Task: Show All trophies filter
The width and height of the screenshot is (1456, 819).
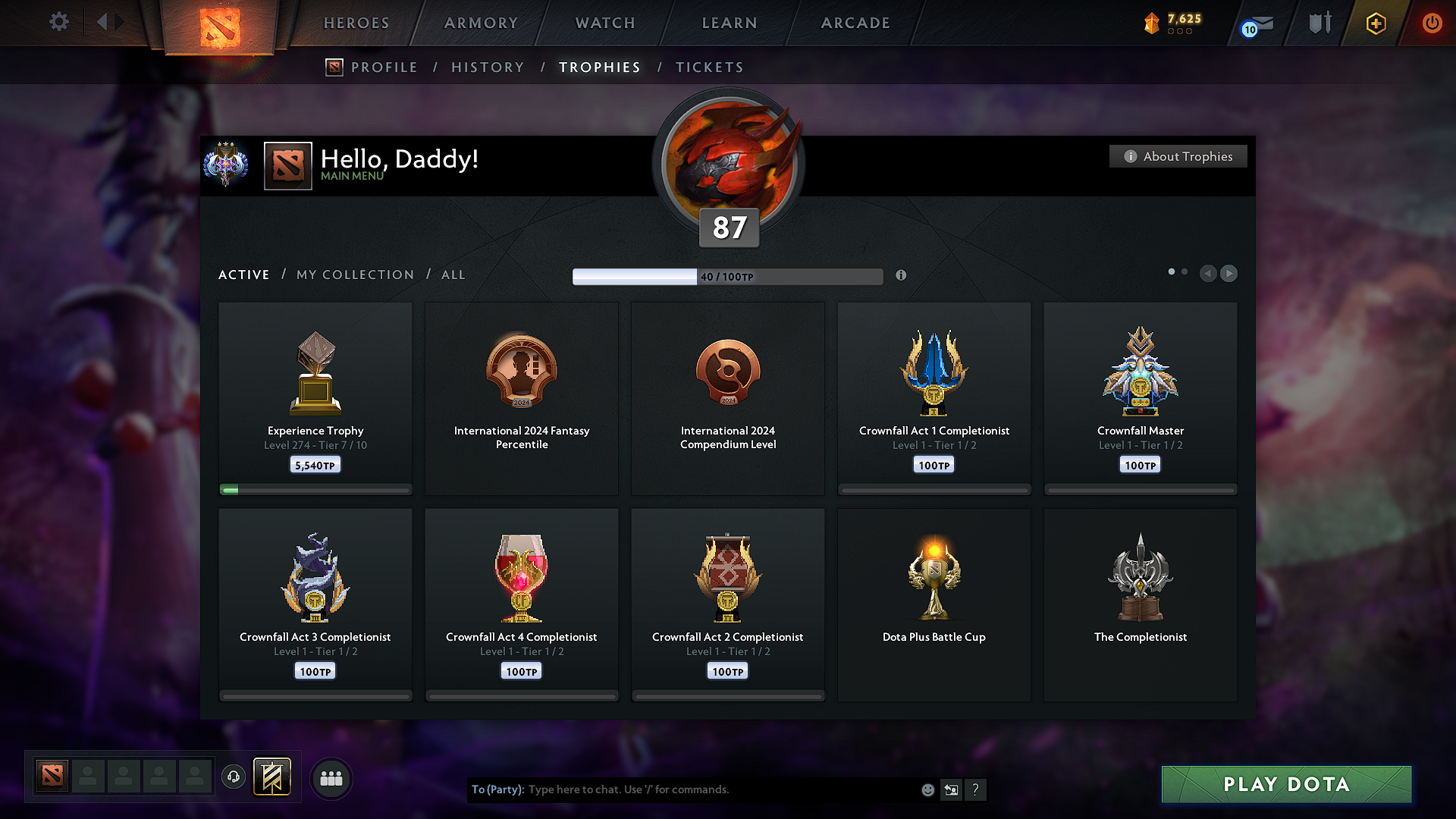Action: pos(453,275)
